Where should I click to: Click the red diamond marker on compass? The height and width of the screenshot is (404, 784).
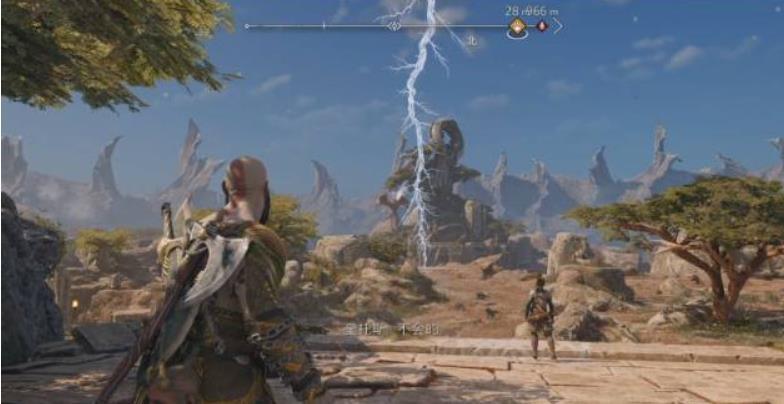(541, 27)
